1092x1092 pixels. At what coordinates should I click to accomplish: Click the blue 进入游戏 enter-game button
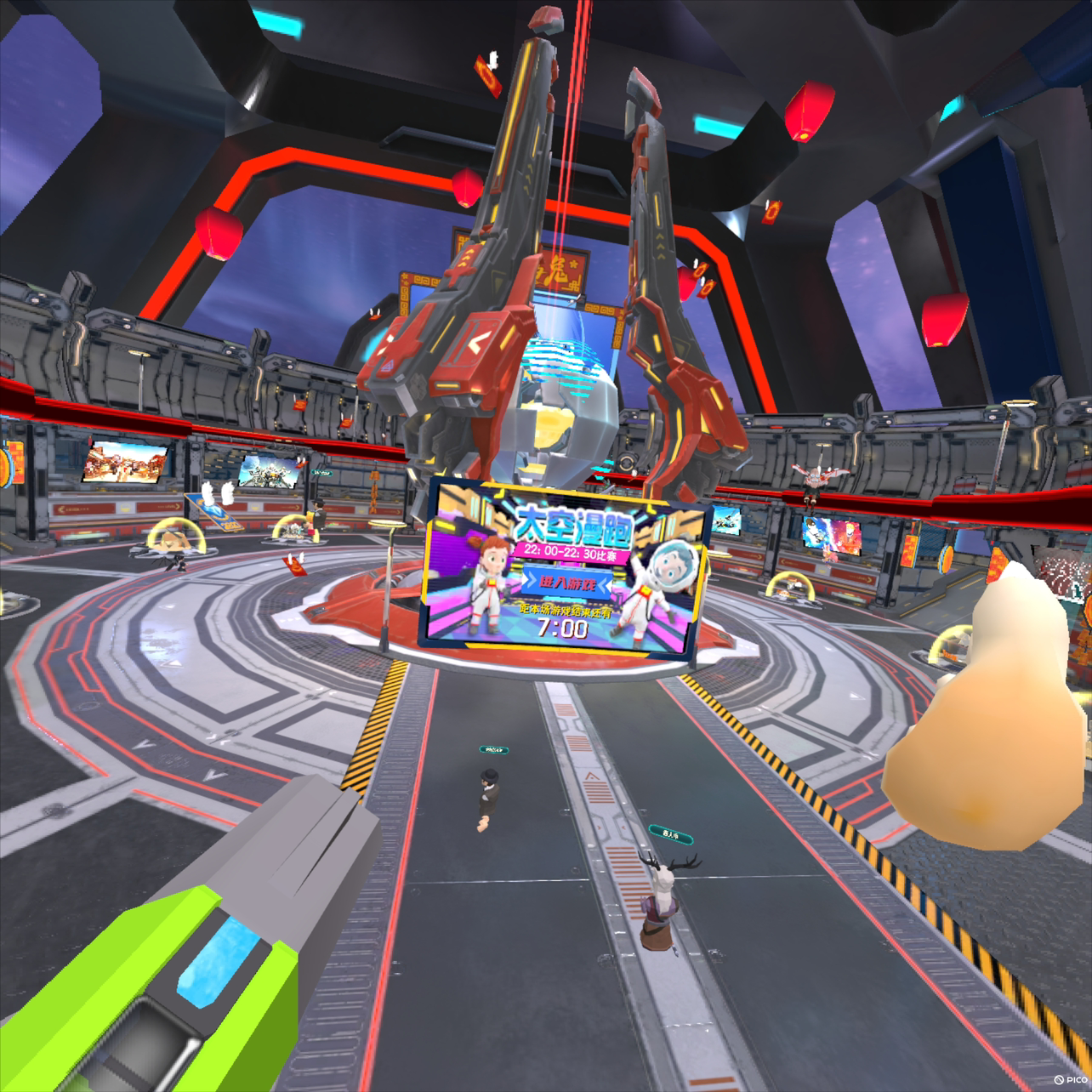point(564,583)
